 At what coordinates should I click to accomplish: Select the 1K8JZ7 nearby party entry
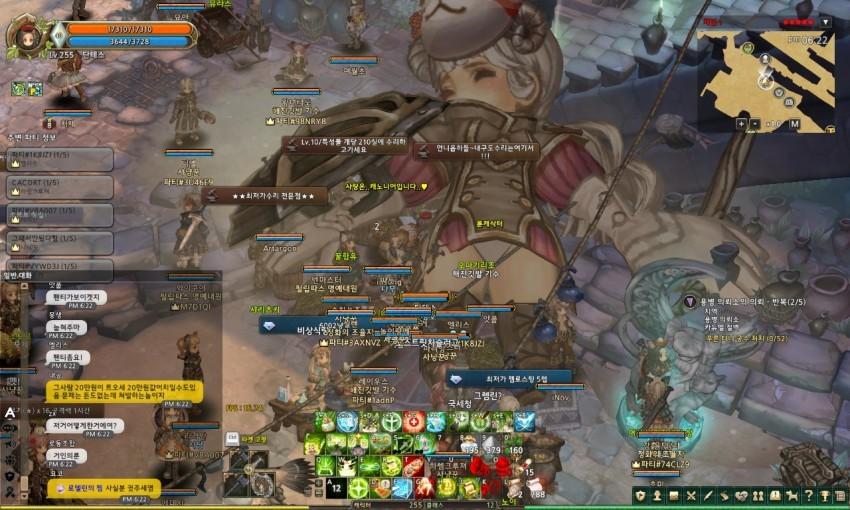click(58, 159)
